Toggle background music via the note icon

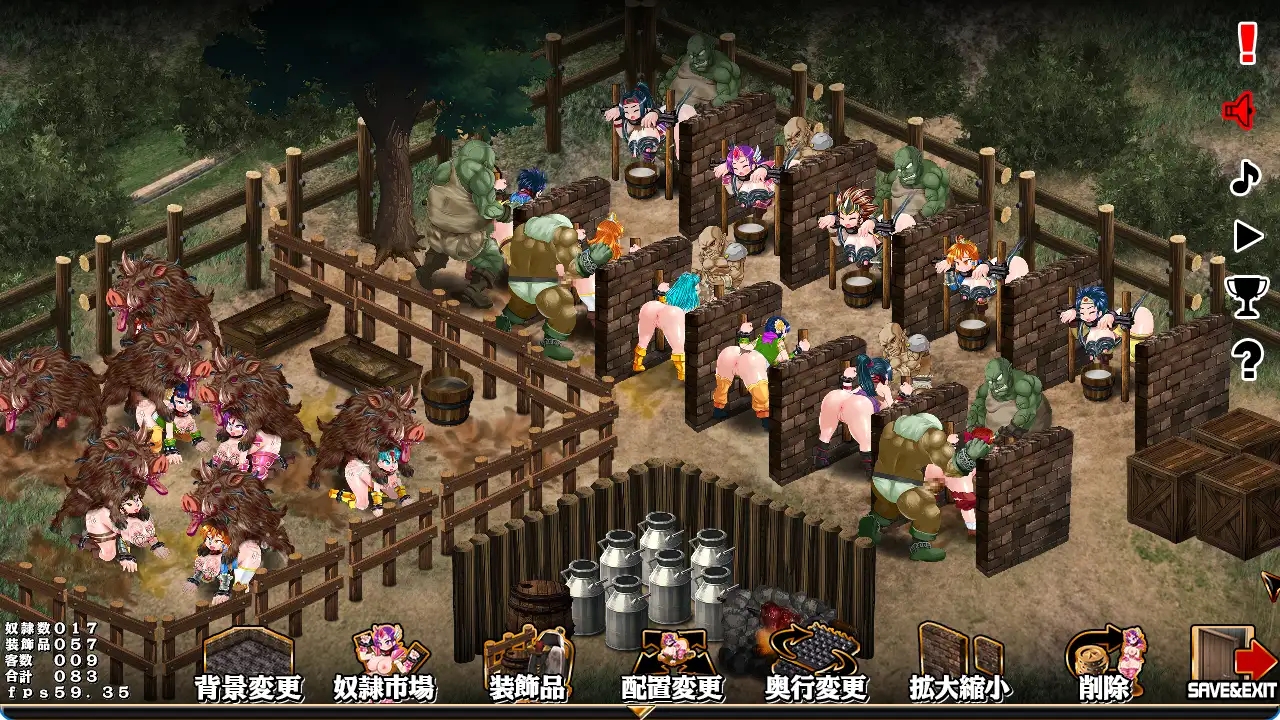pyautogui.click(x=1245, y=178)
